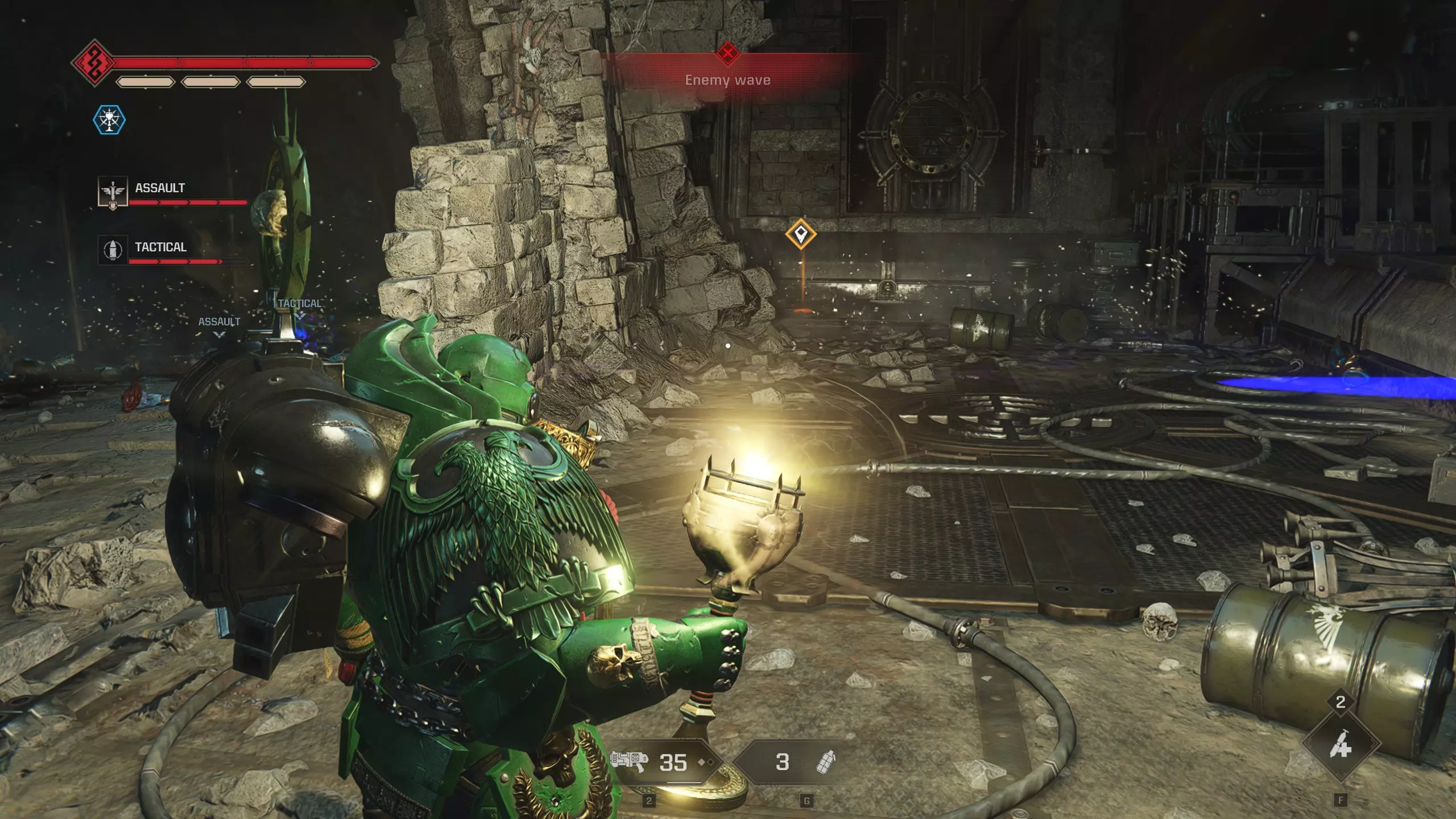Click the red player class emblem
Screen dimensions: 1456x819
pyautogui.click(x=94, y=63)
